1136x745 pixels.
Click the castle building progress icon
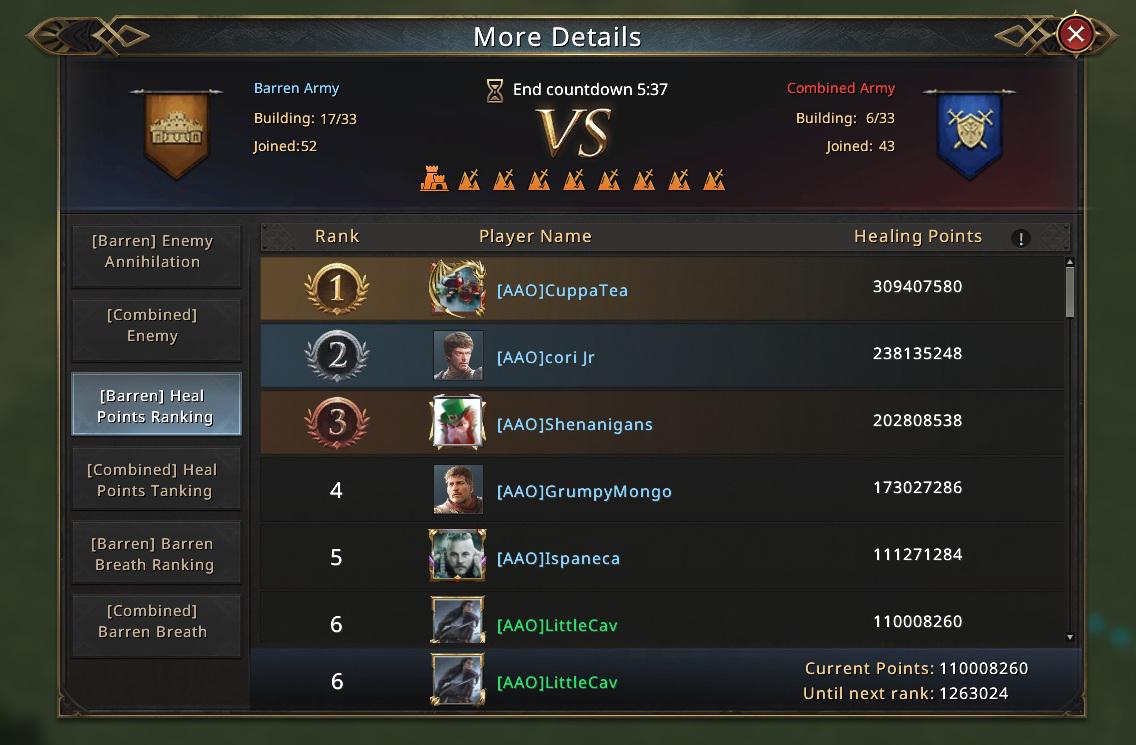click(x=434, y=180)
